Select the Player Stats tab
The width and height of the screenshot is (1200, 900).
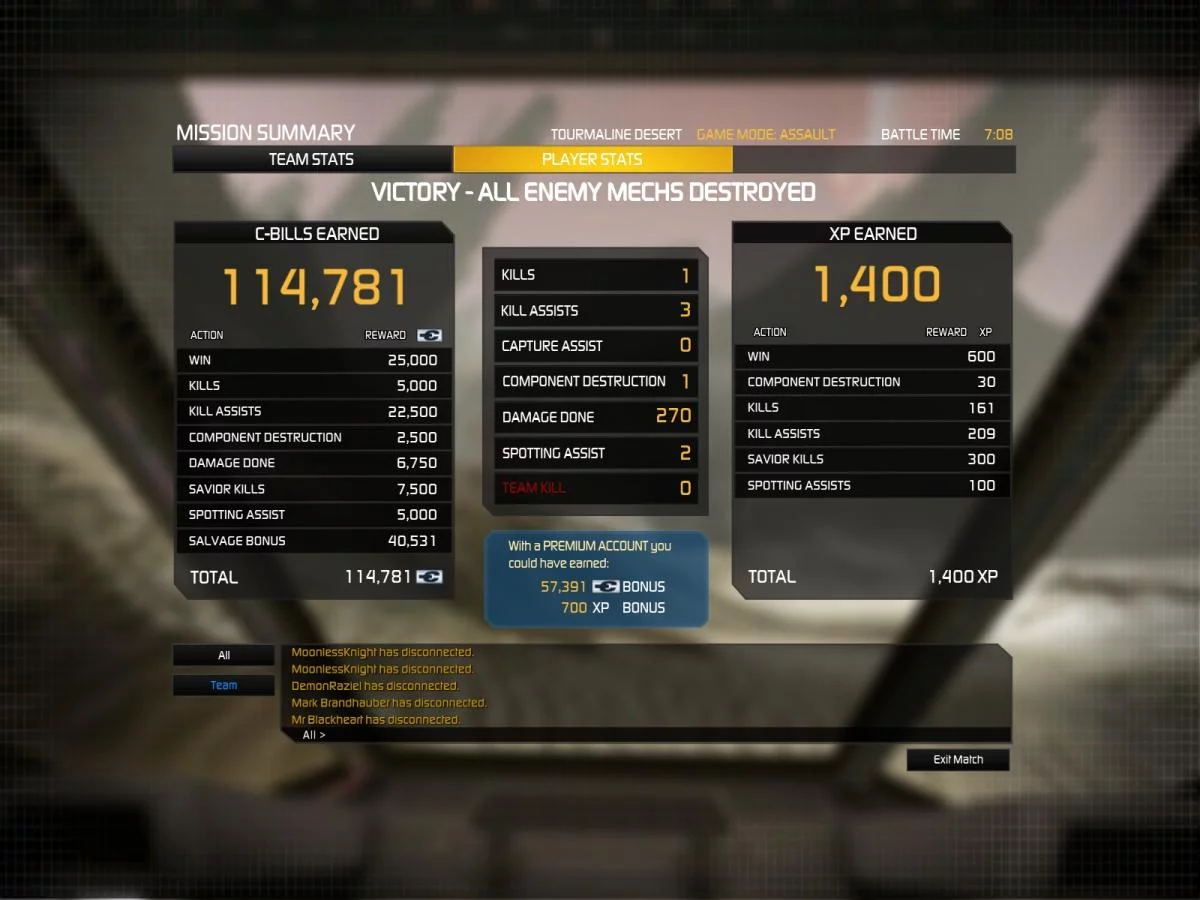point(592,159)
